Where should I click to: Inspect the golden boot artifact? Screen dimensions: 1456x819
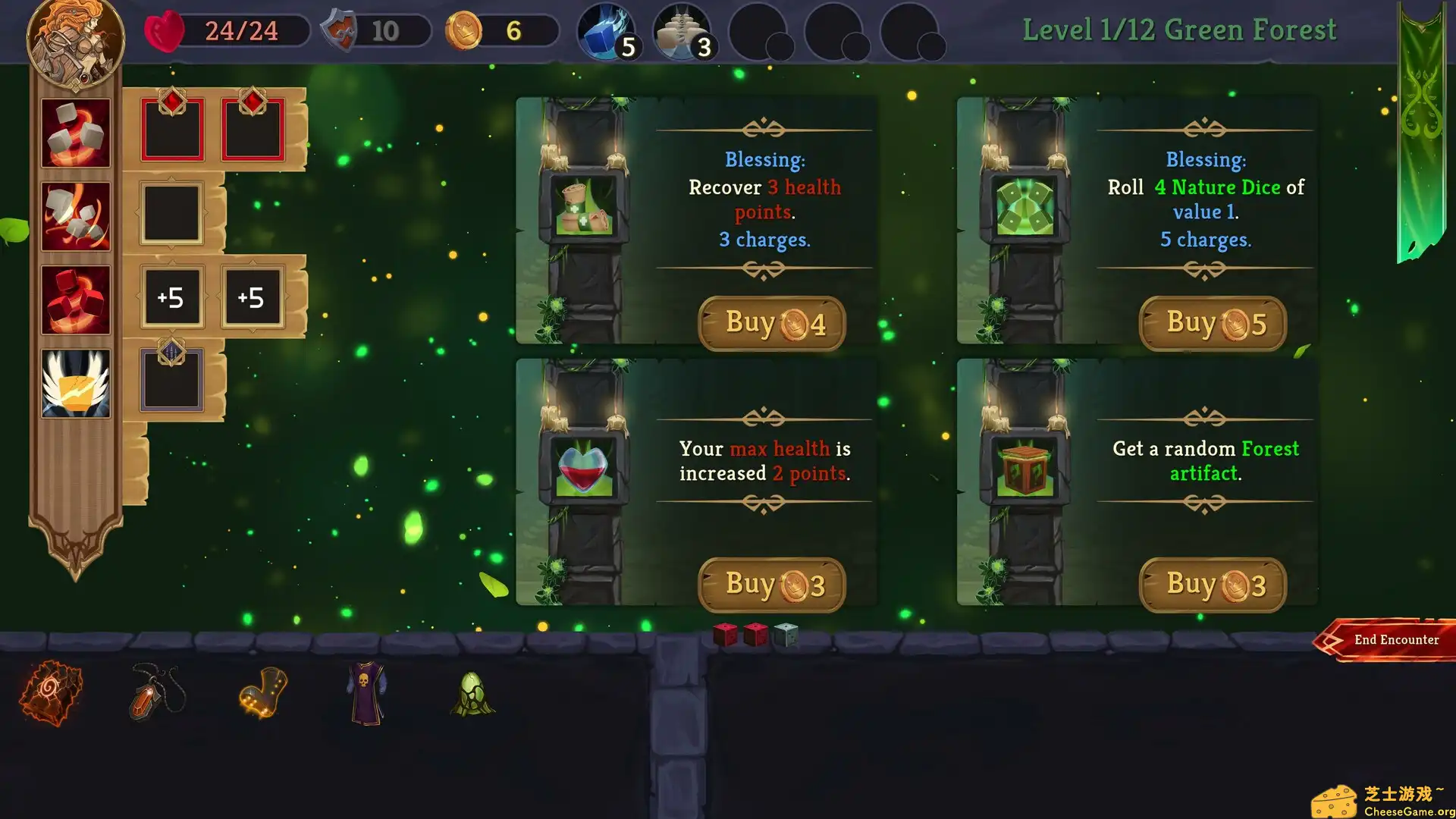(x=263, y=692)
